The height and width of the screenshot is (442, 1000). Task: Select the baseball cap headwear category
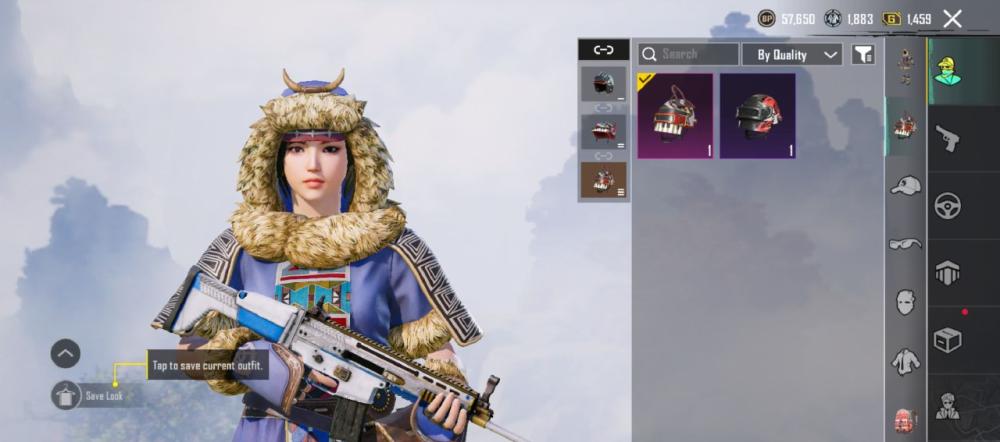click(x=906, y=185)
